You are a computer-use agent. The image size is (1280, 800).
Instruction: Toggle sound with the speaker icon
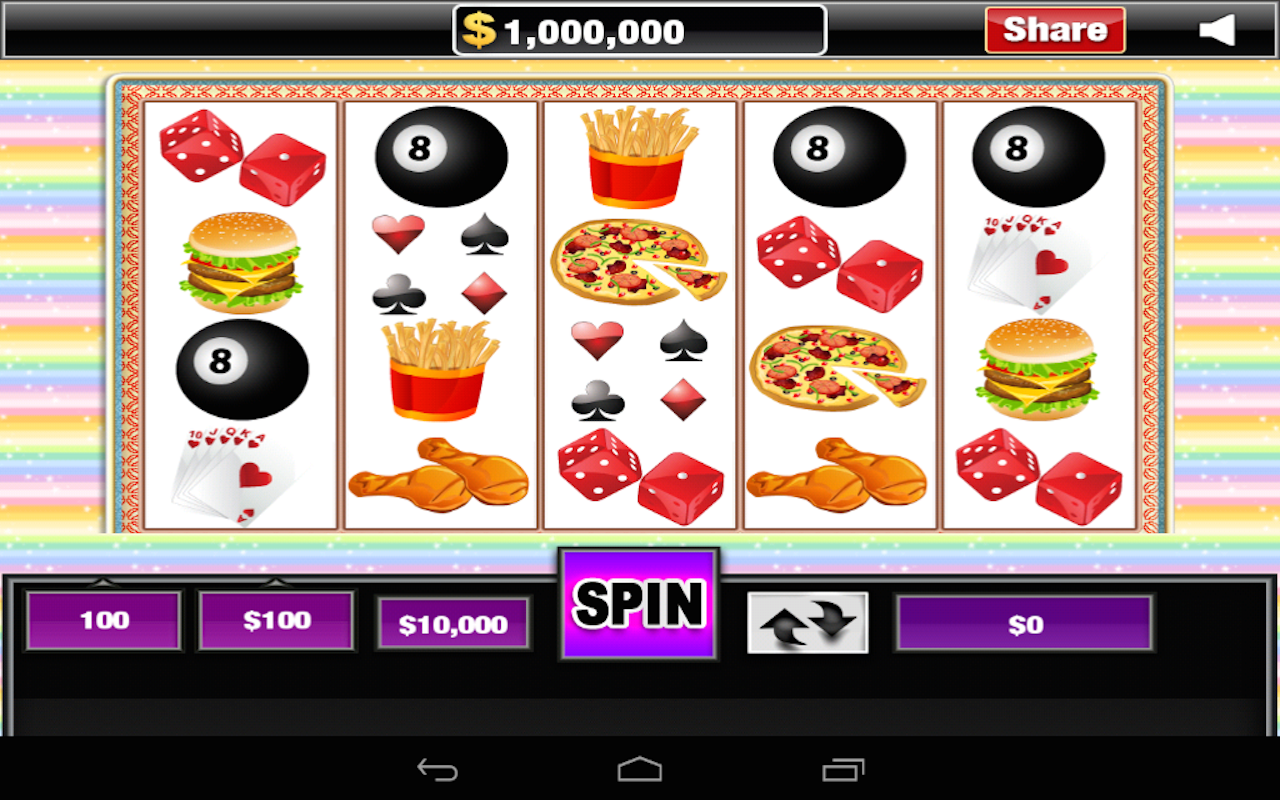tap(1217, 31)
